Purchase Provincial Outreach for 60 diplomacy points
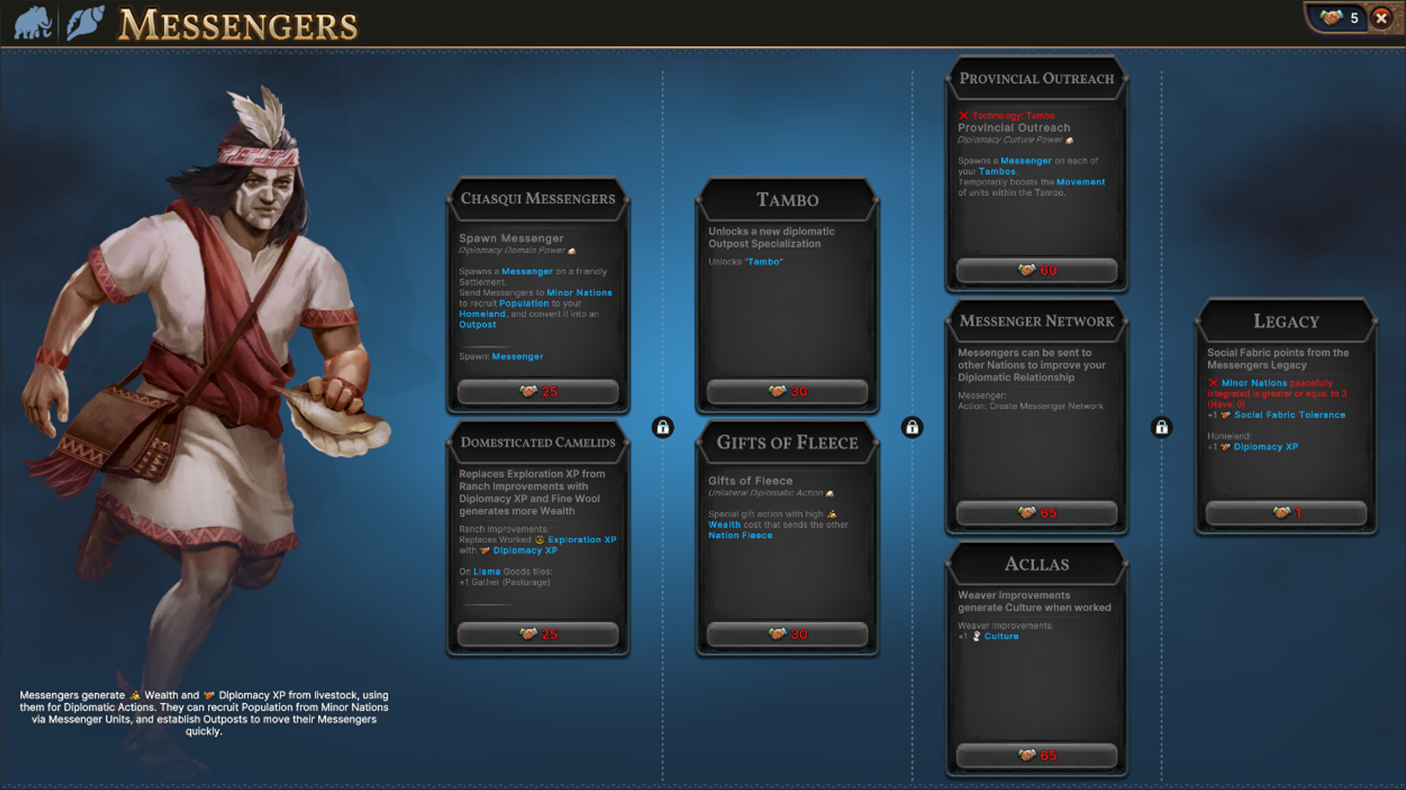 [1036, 270]
